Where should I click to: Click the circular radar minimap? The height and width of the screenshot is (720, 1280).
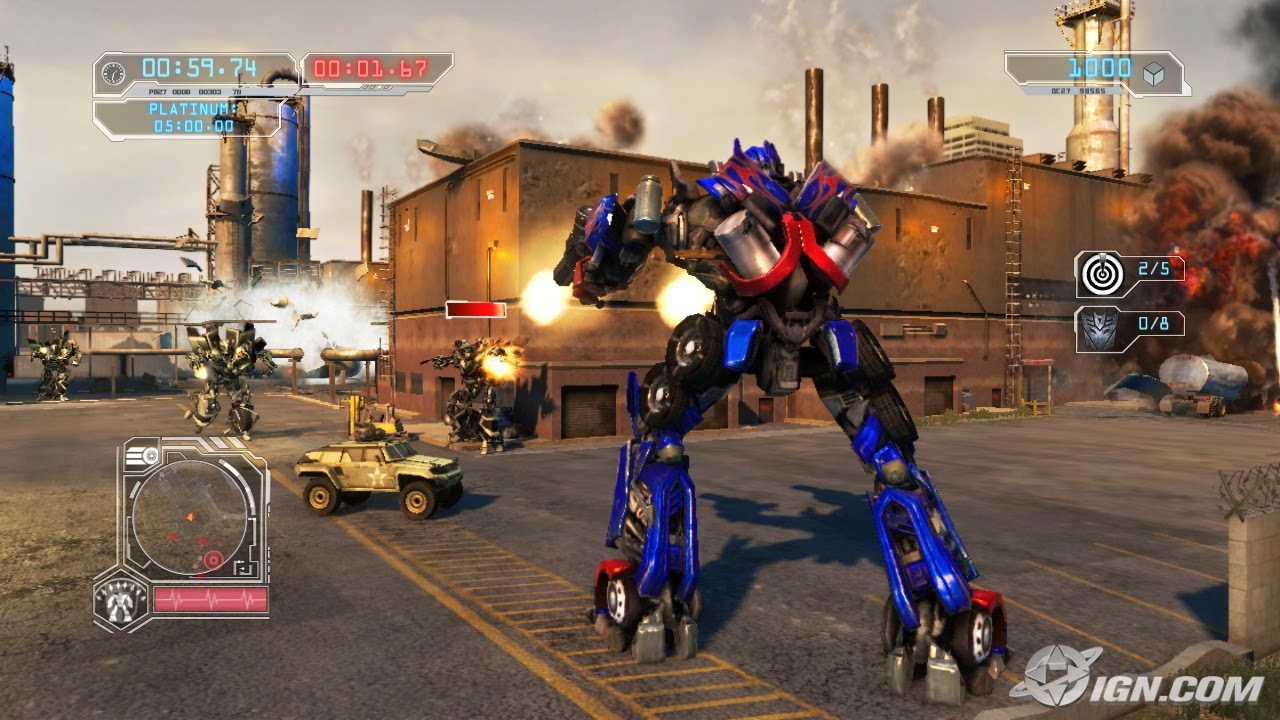190,517
